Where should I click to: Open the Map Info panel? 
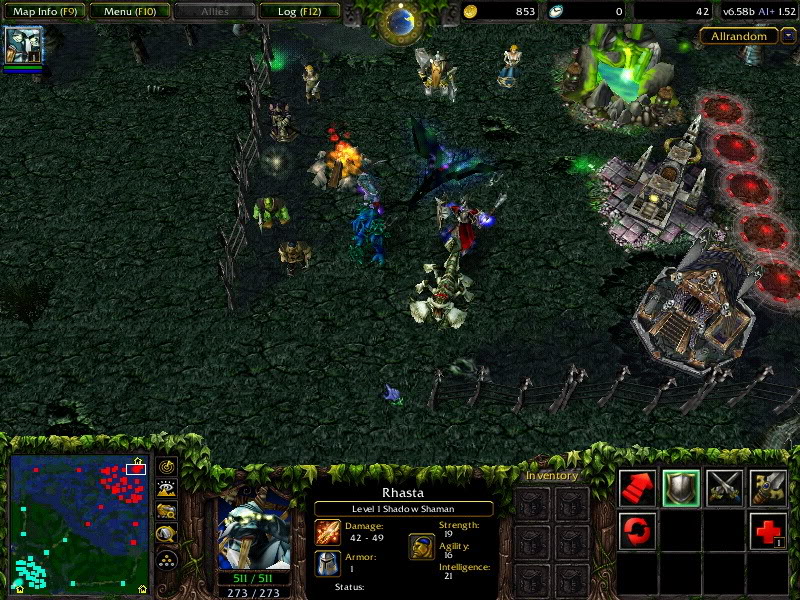[45, 12]
